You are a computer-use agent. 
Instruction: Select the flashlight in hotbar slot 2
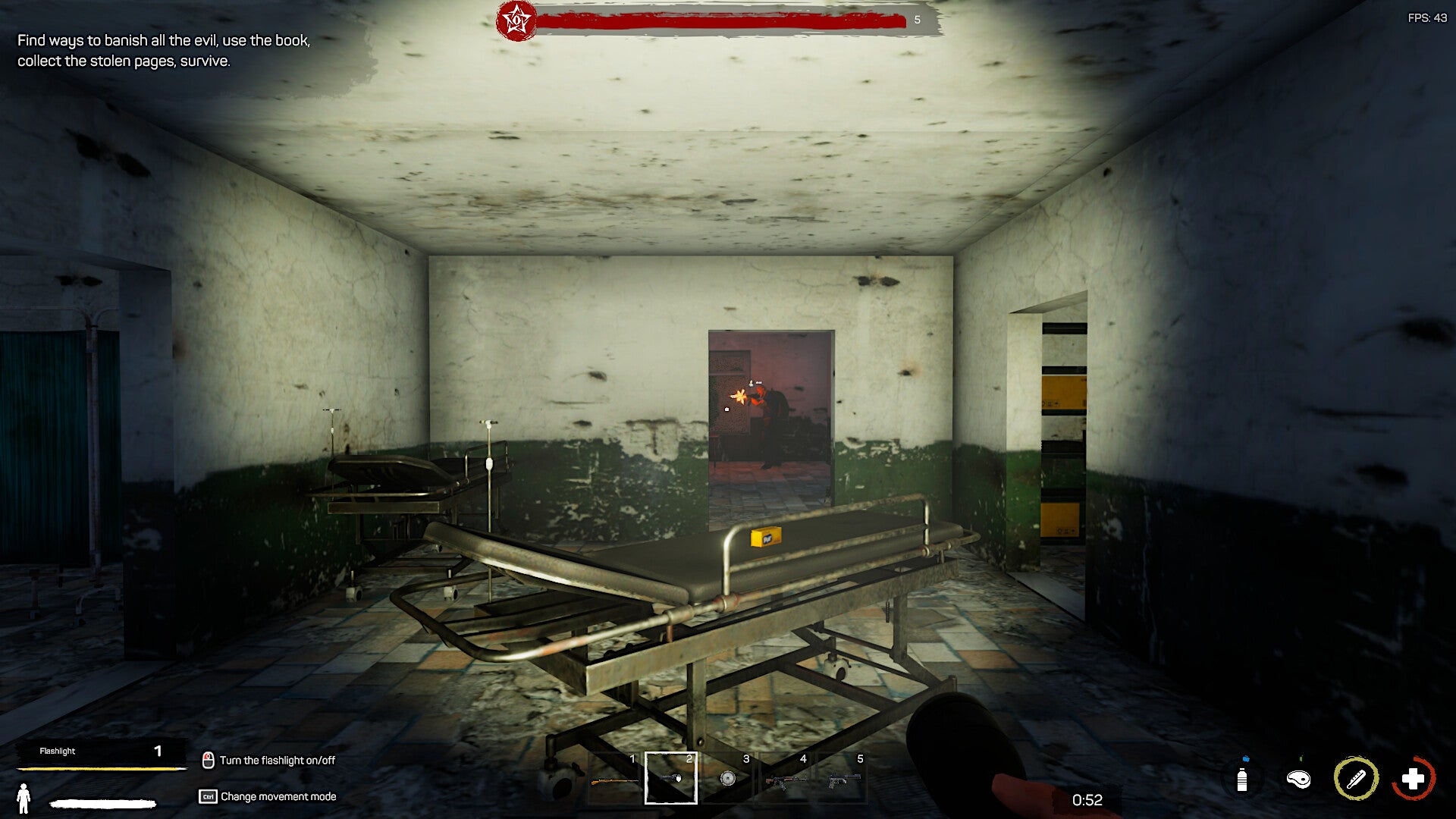tap(670, 778)
